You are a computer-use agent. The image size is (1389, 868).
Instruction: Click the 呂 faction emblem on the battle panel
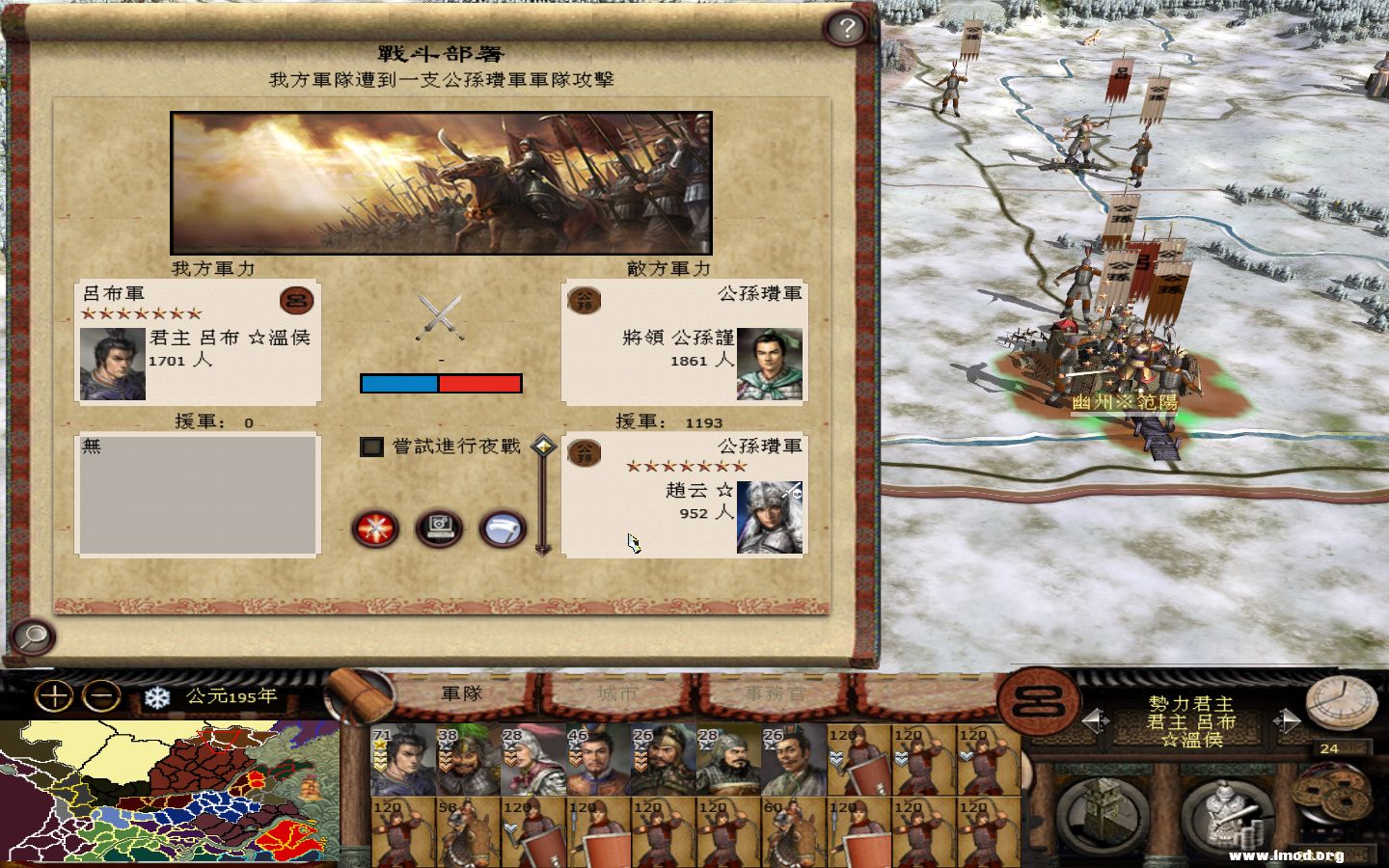(x=299, y=300)
